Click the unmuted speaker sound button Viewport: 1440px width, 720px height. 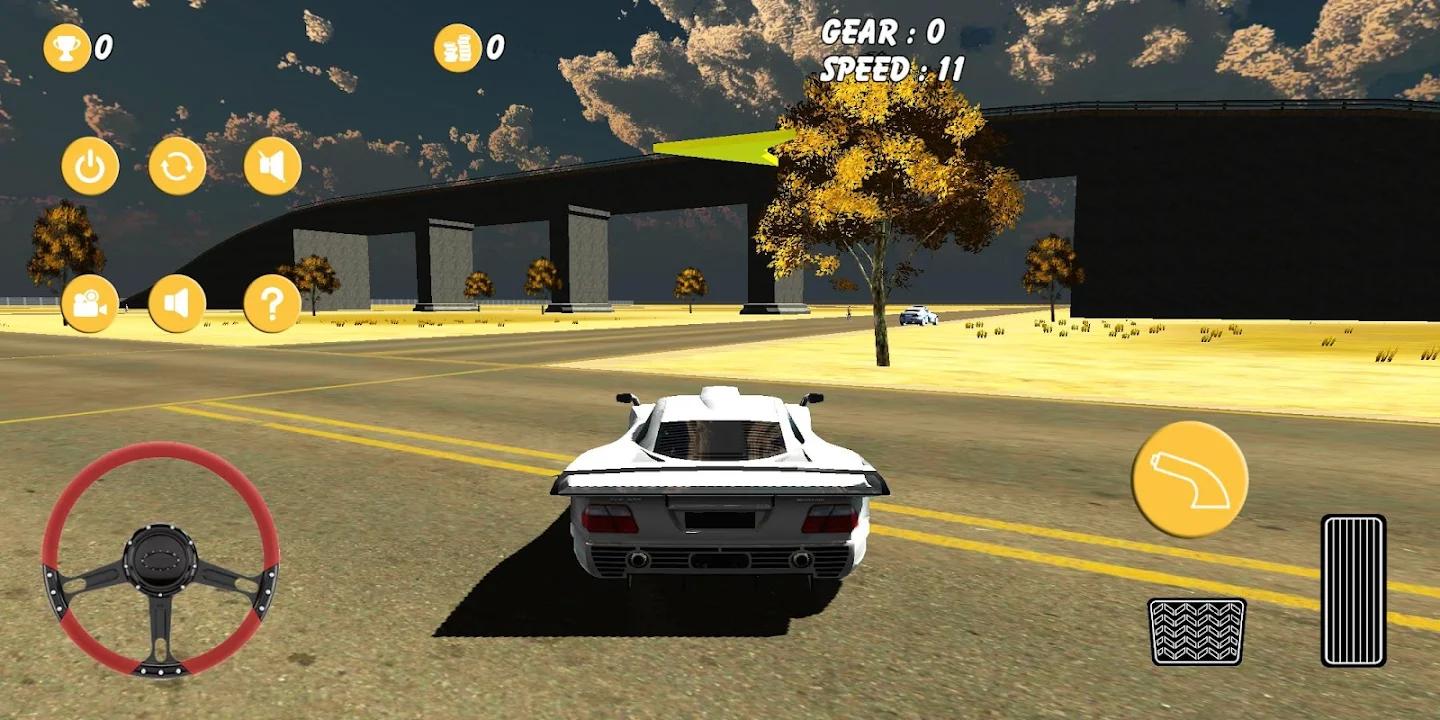177,304
